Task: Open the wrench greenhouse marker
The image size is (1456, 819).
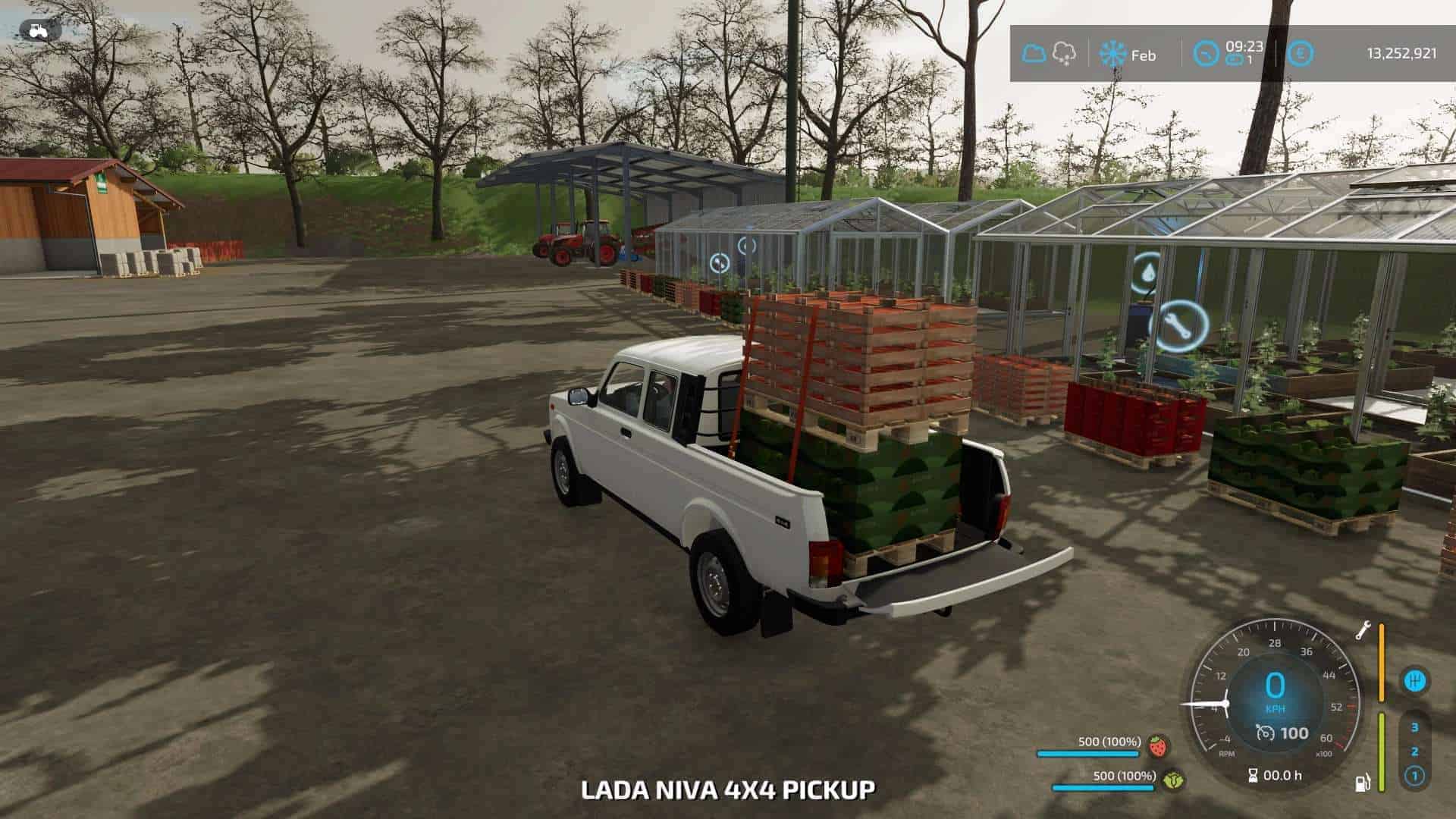Action: tap(1178, 327)
